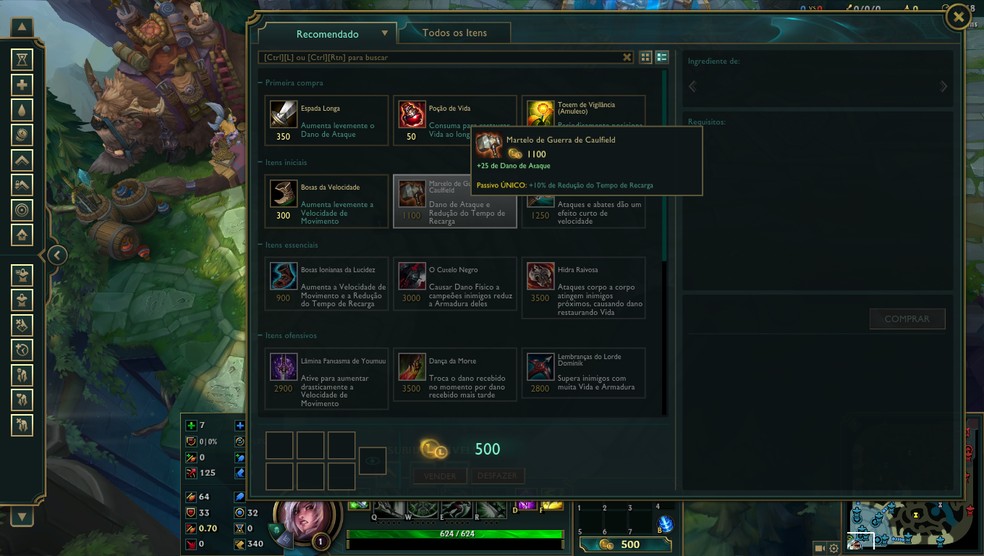Choose Lembranças do Lorde Dominik
The image size is (984, 556).
click(583, 377)
